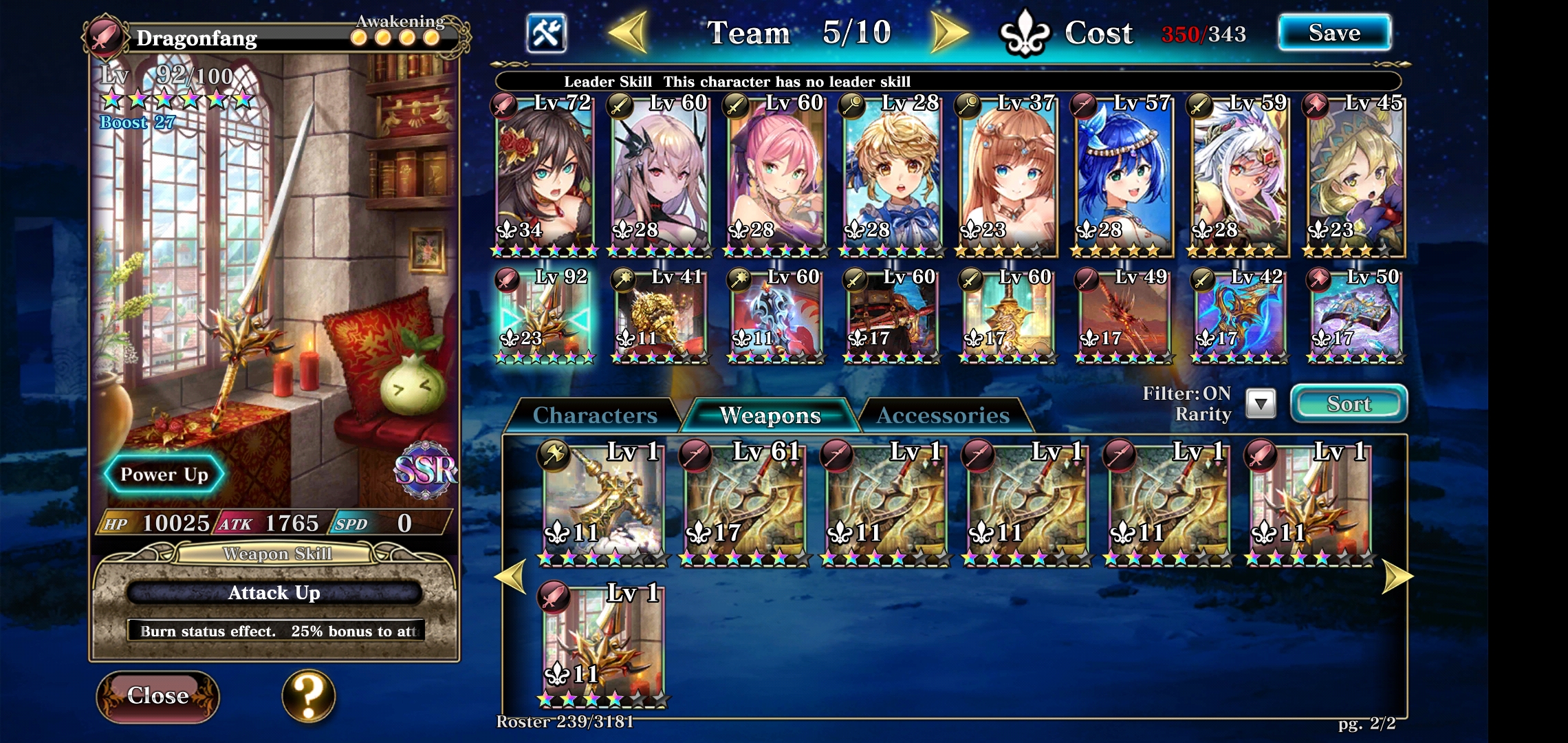Open the Characters tab

pos(596,414)
